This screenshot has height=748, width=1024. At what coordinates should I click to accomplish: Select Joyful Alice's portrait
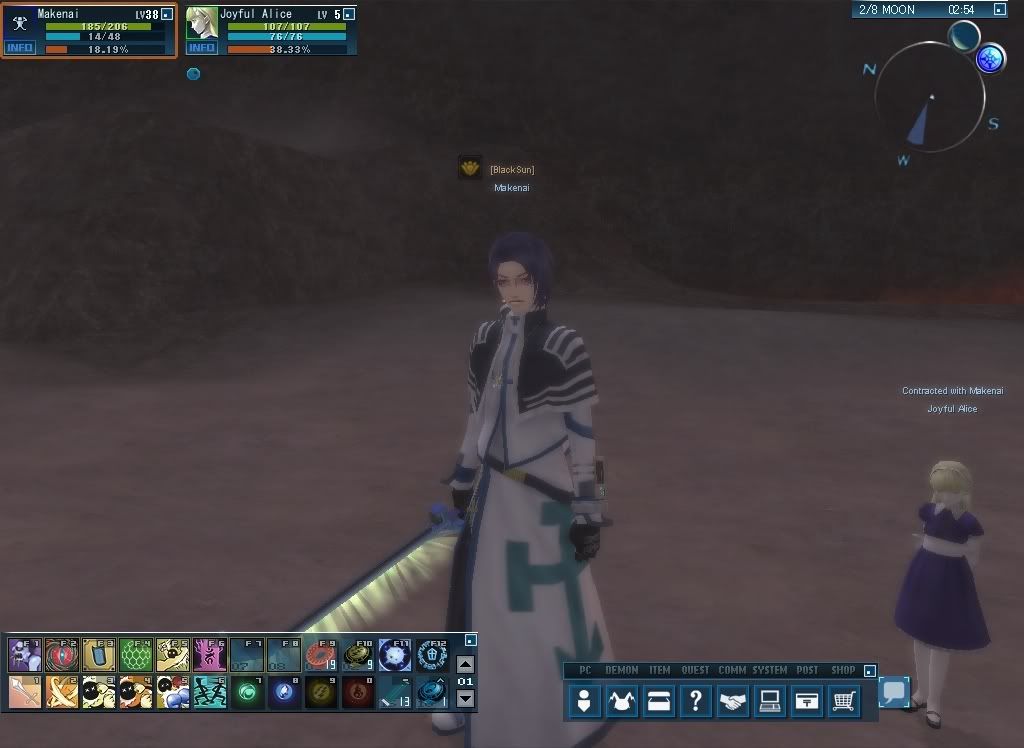pyautogui.click(x=202, y=23)
